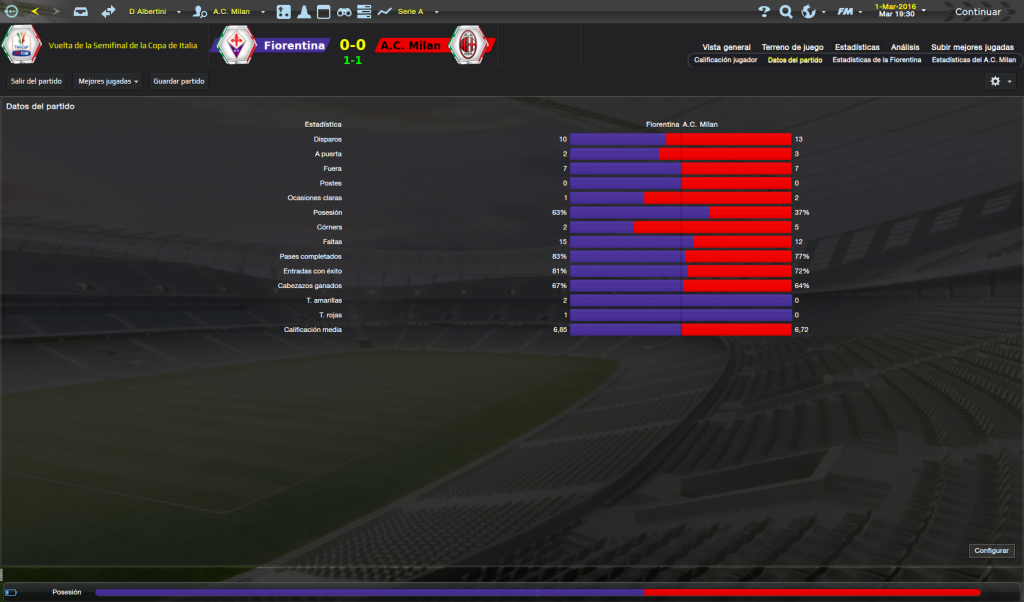
Task: Open the Terreno de juego view
Action: [x=792, y=47]
